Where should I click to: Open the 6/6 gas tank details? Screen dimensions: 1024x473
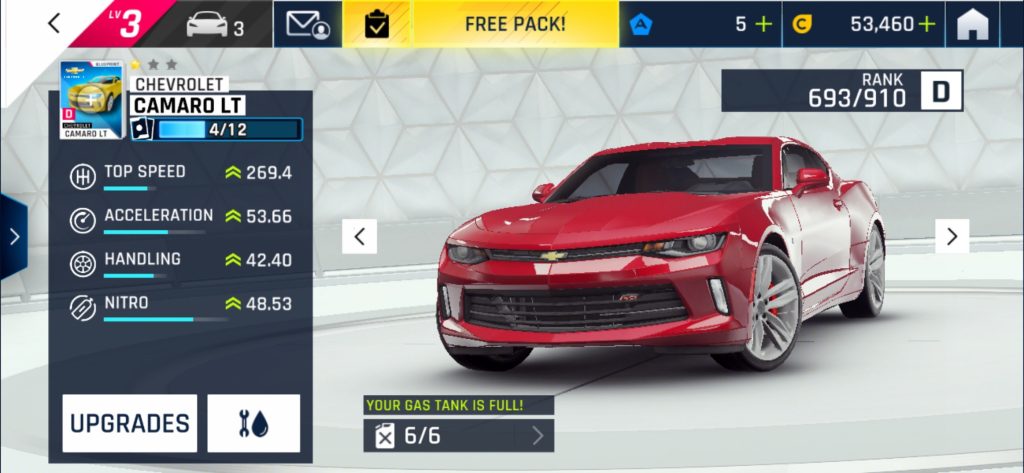[458, 435]
